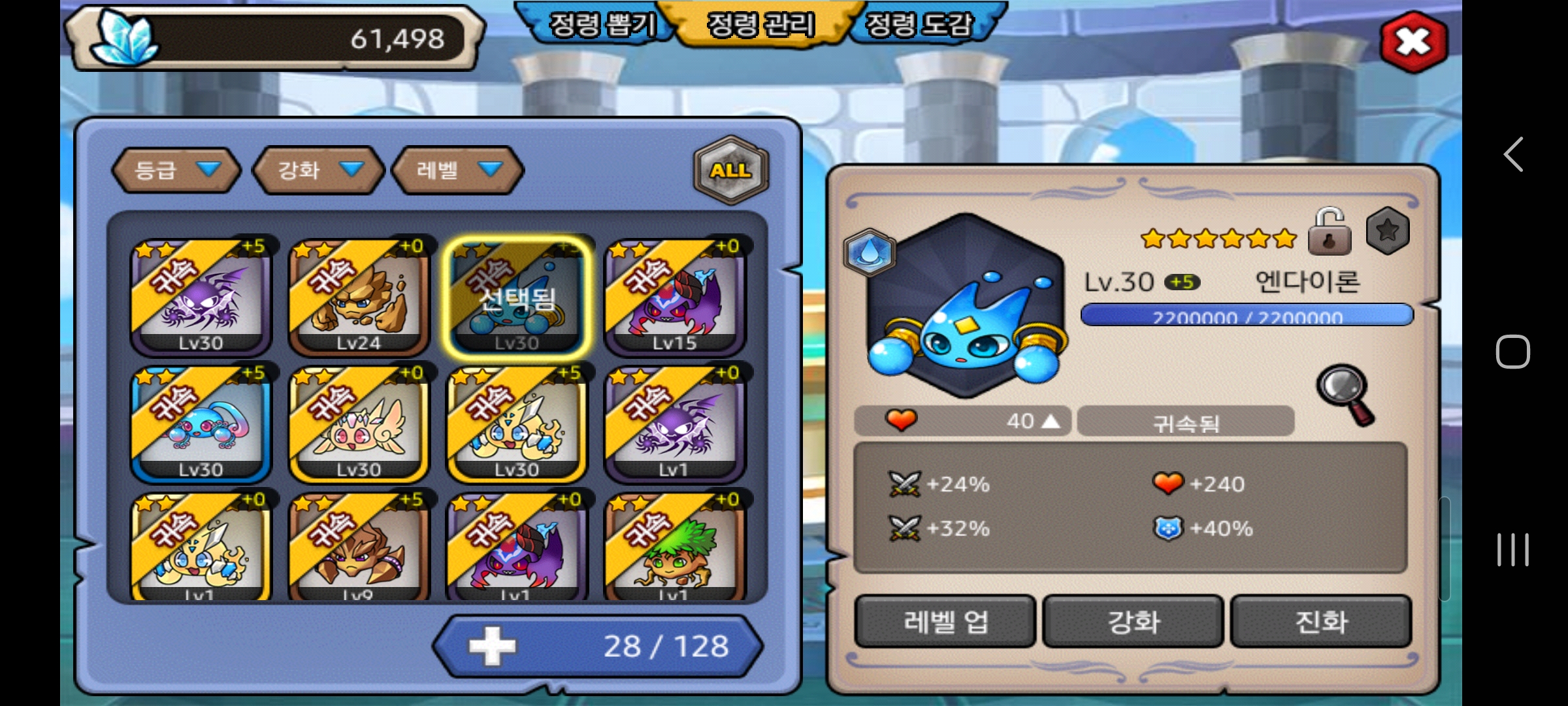The height and width of the screenshot is (706, 1568).
Task: Tap the Android back navigation arrow
Action: [1513, 155]
